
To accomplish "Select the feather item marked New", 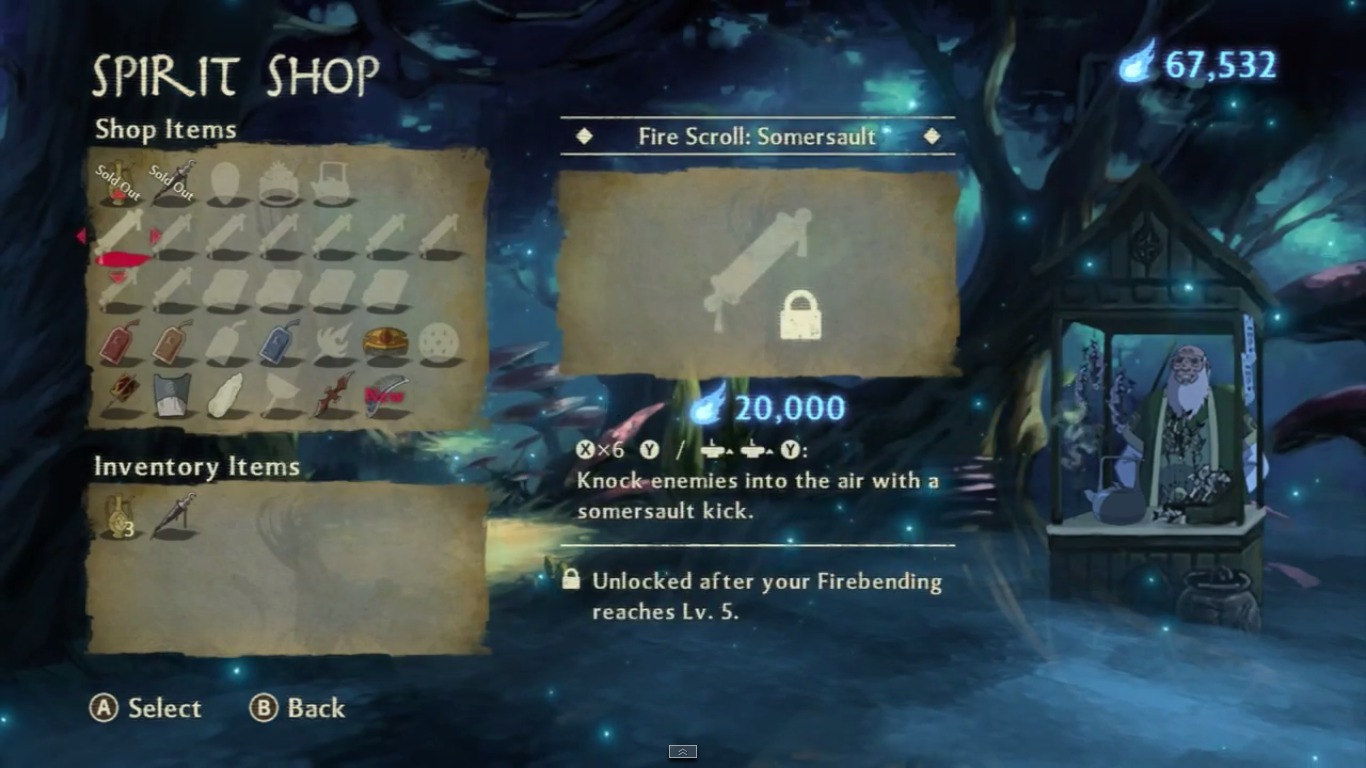I will 386,395.
